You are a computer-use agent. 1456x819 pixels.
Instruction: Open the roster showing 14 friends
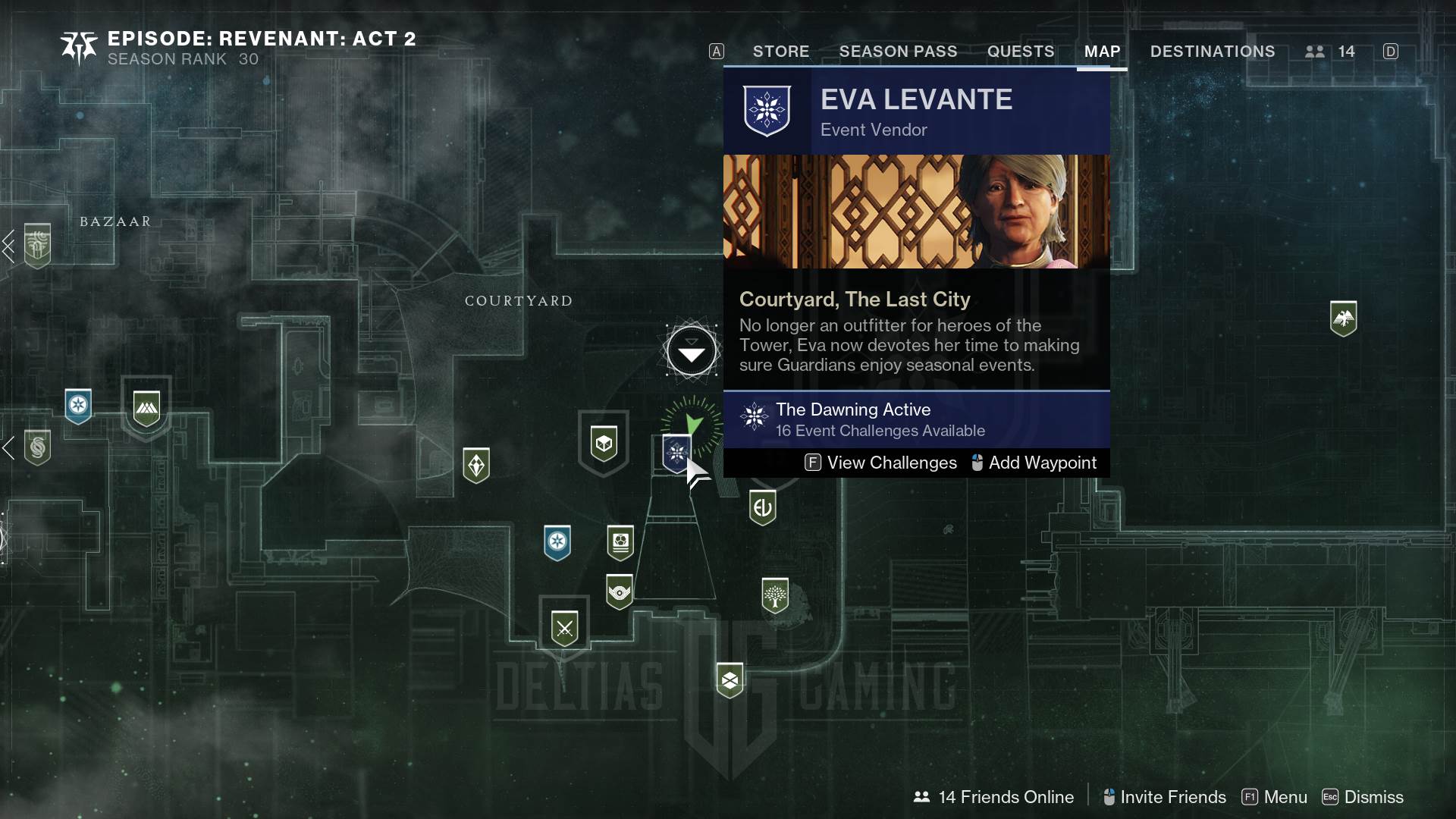(x=1330, y=52)
